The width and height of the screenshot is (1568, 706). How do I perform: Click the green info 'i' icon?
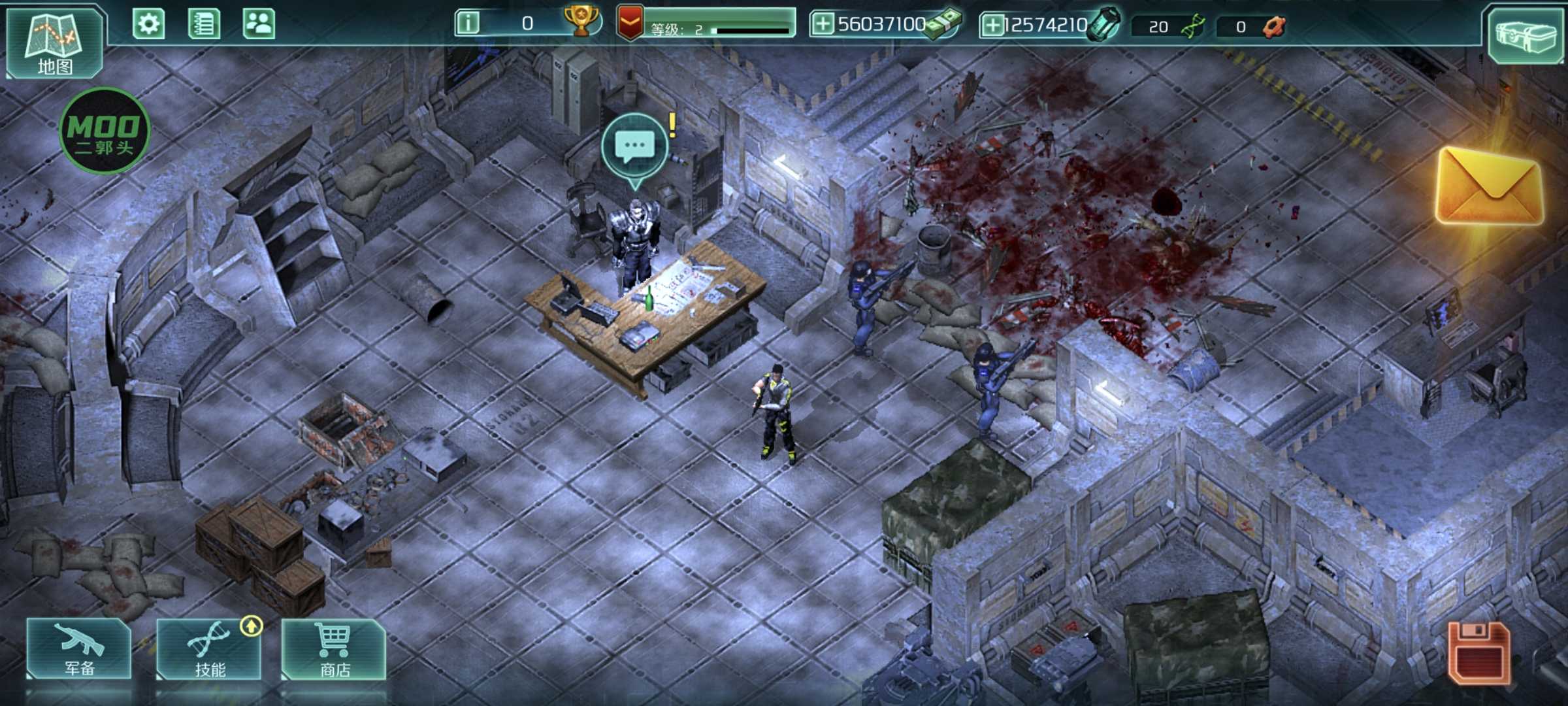[468, 24]
